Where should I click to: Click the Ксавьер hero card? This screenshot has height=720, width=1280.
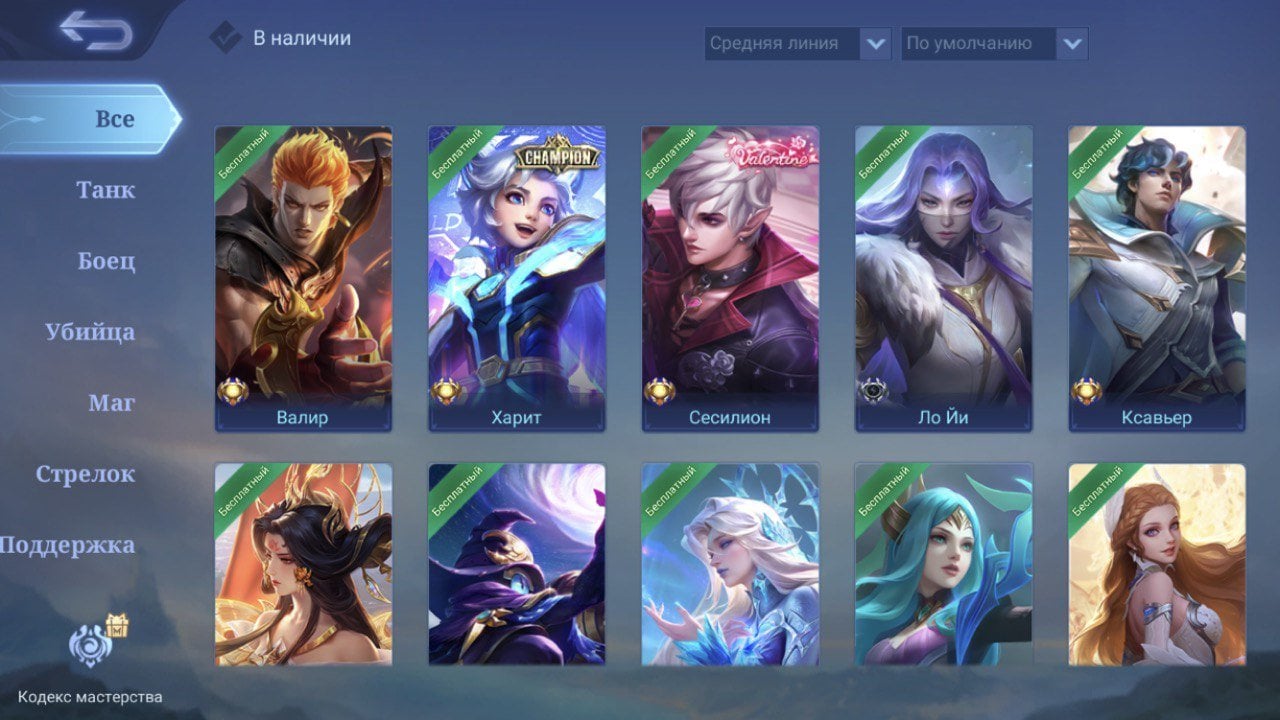pyautogui.click(x=1157, y=278)
